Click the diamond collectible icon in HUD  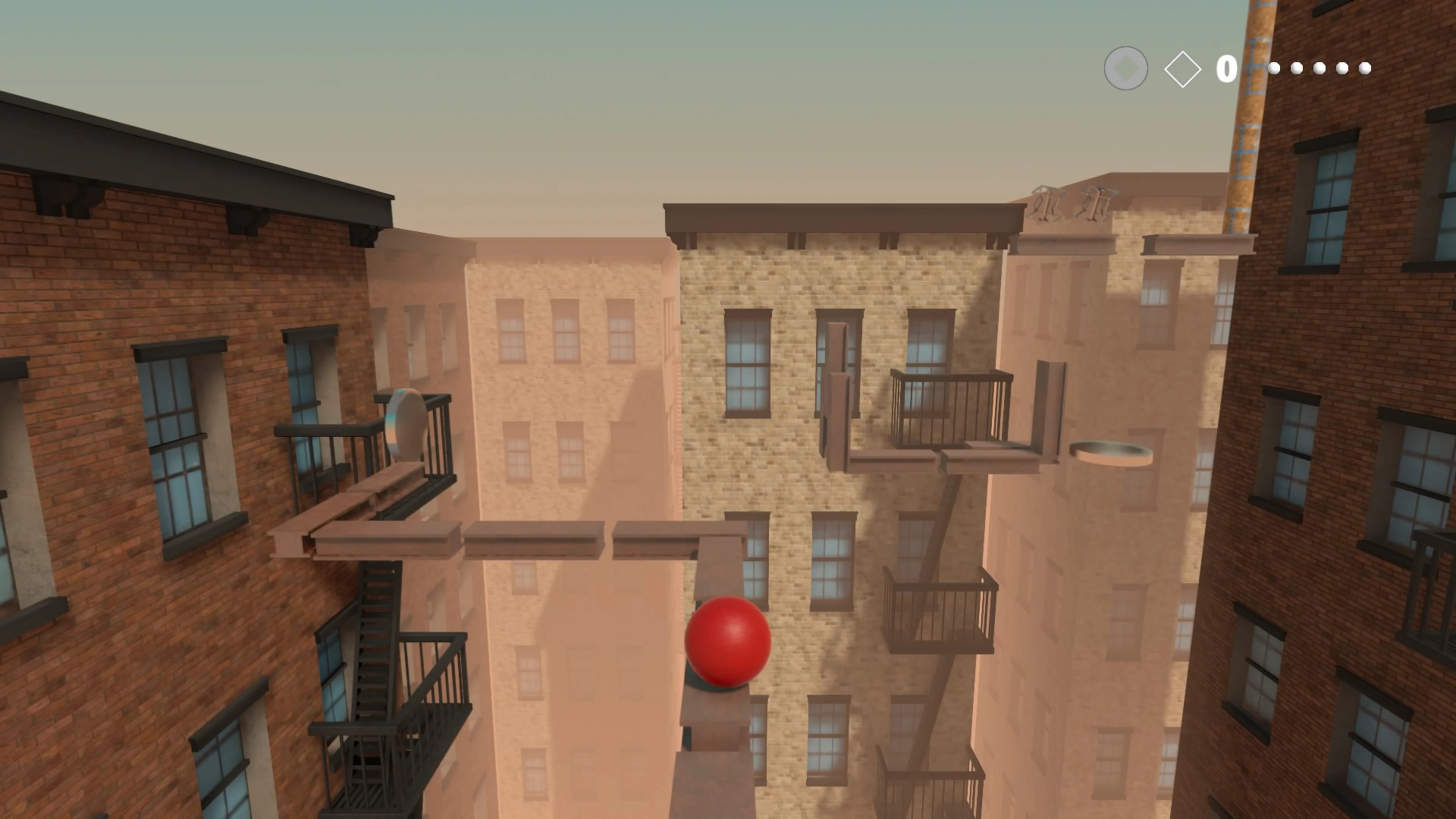(x=1183, y=69)
